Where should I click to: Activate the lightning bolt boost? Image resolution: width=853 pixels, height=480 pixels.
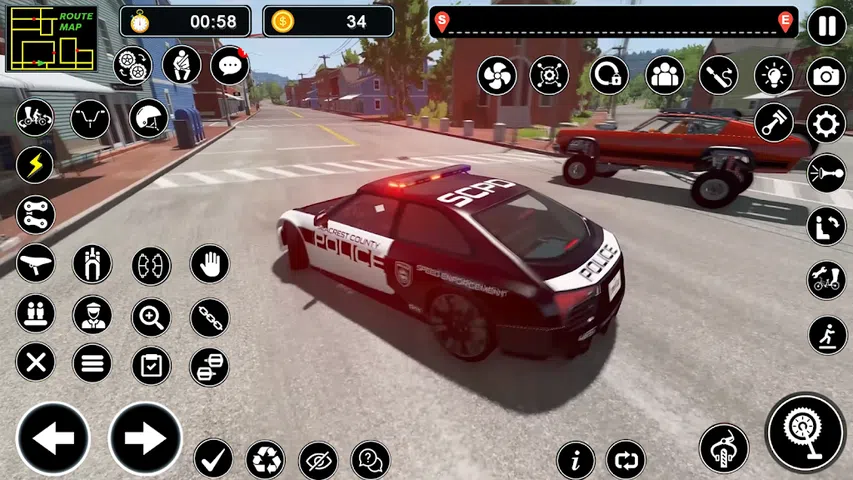coord(35,165)
